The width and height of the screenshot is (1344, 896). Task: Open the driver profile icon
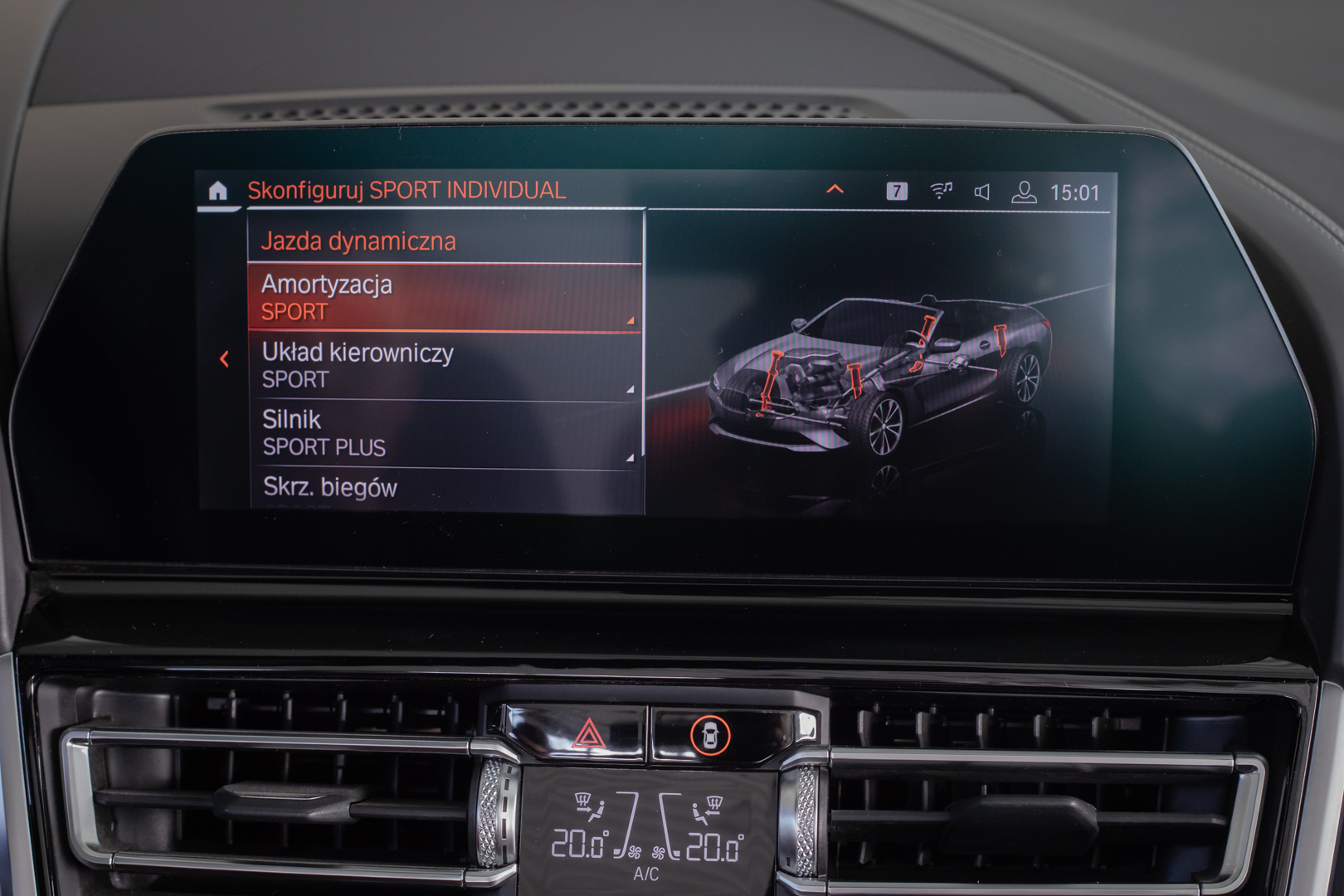1024,192
